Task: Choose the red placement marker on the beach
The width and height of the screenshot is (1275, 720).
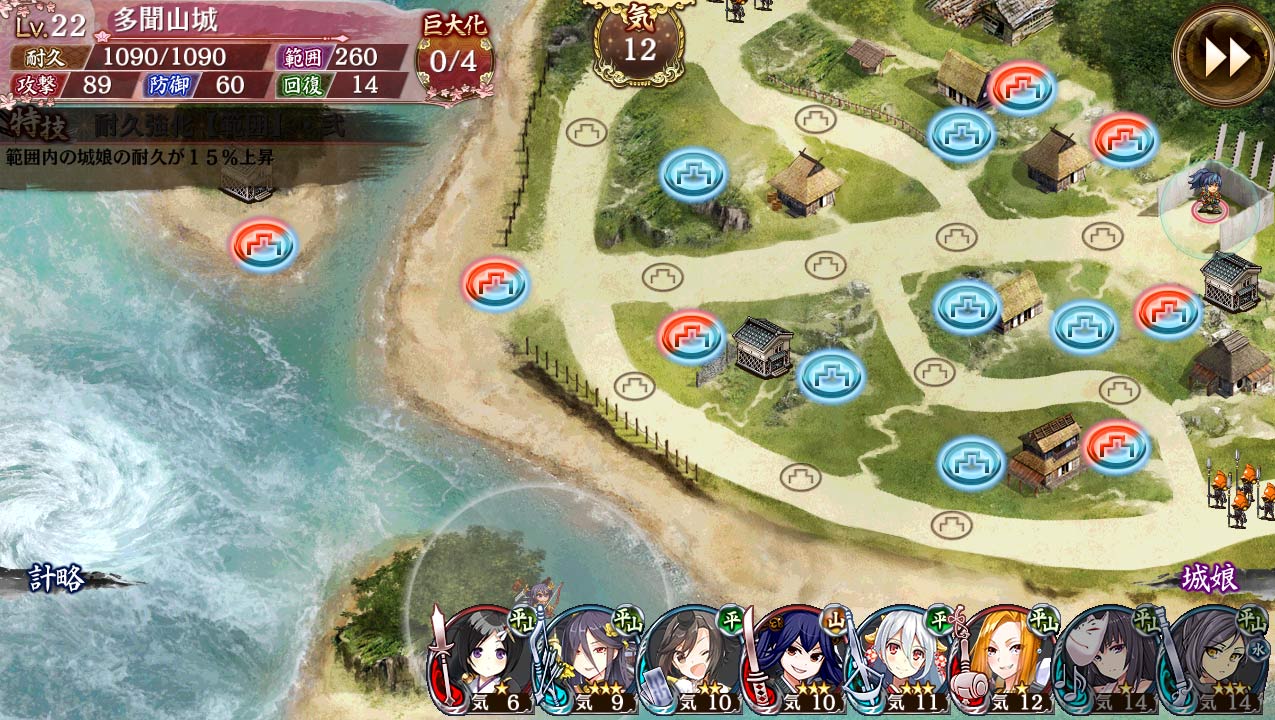Action: 495,285
